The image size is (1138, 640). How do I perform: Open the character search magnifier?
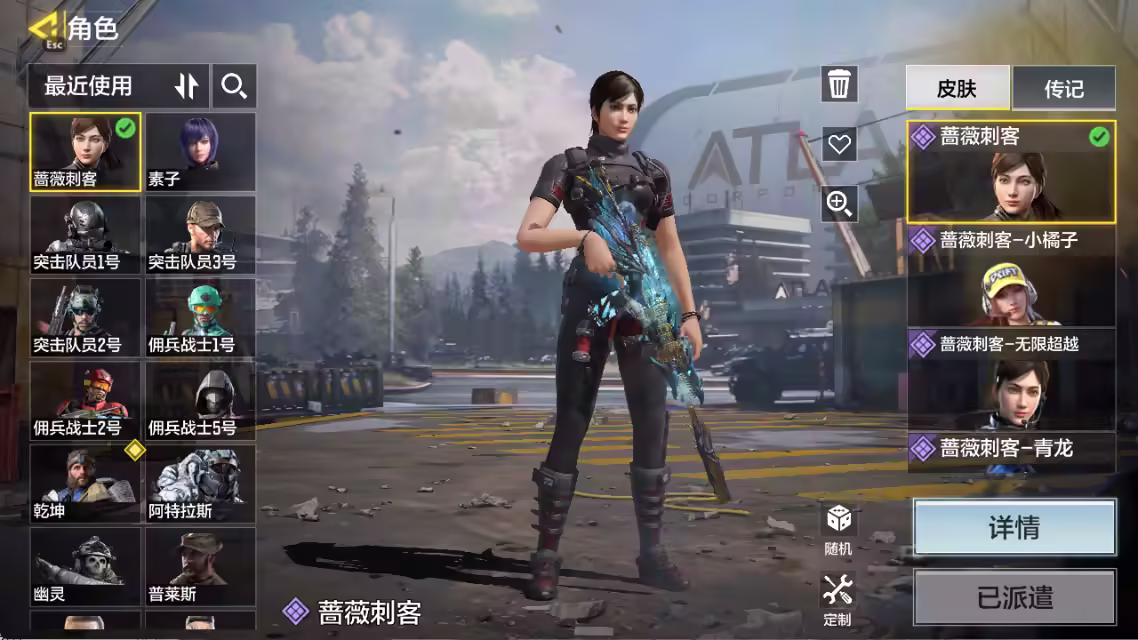(234, 87)
